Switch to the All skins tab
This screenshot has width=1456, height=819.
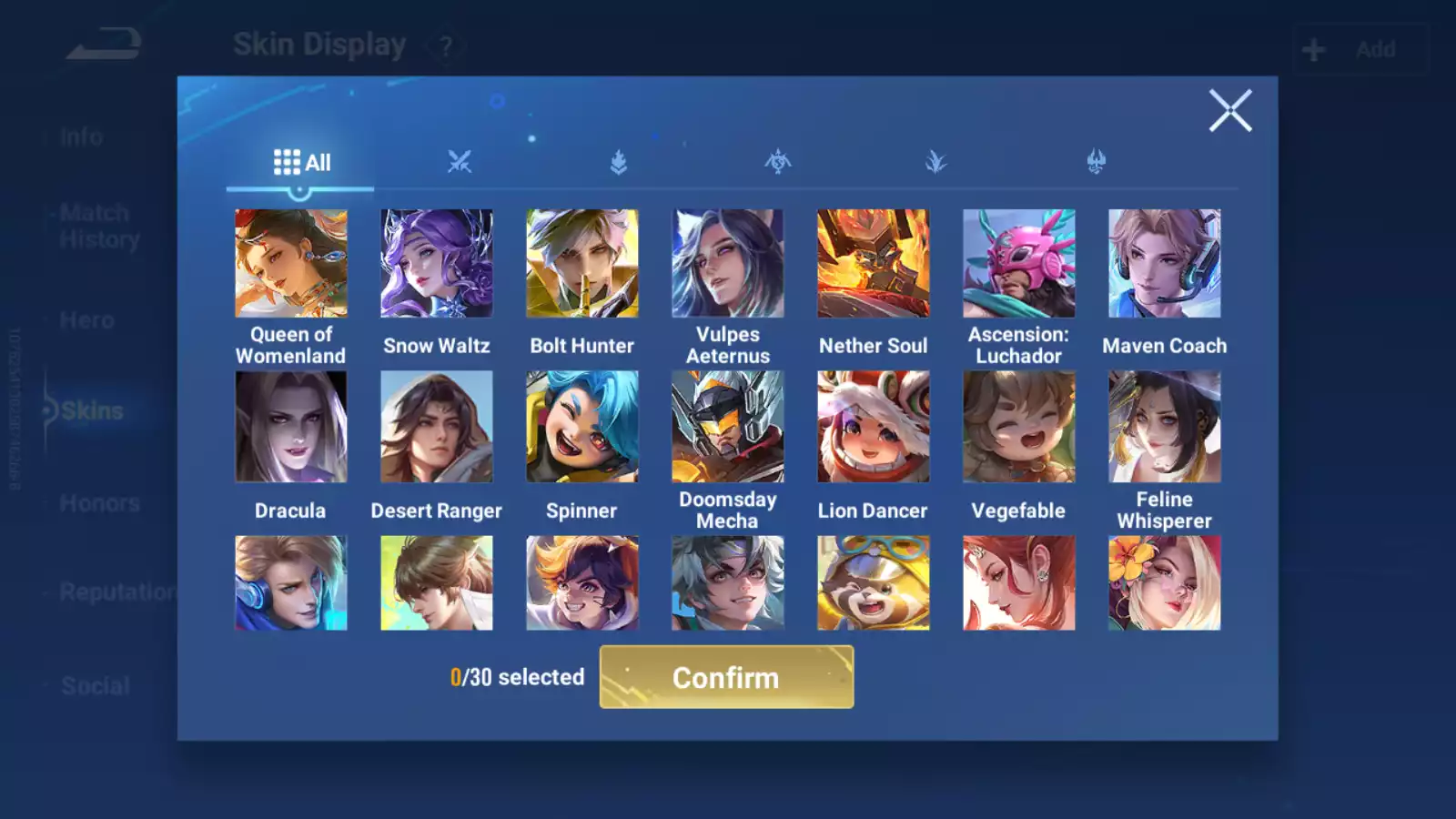point(301,163)
